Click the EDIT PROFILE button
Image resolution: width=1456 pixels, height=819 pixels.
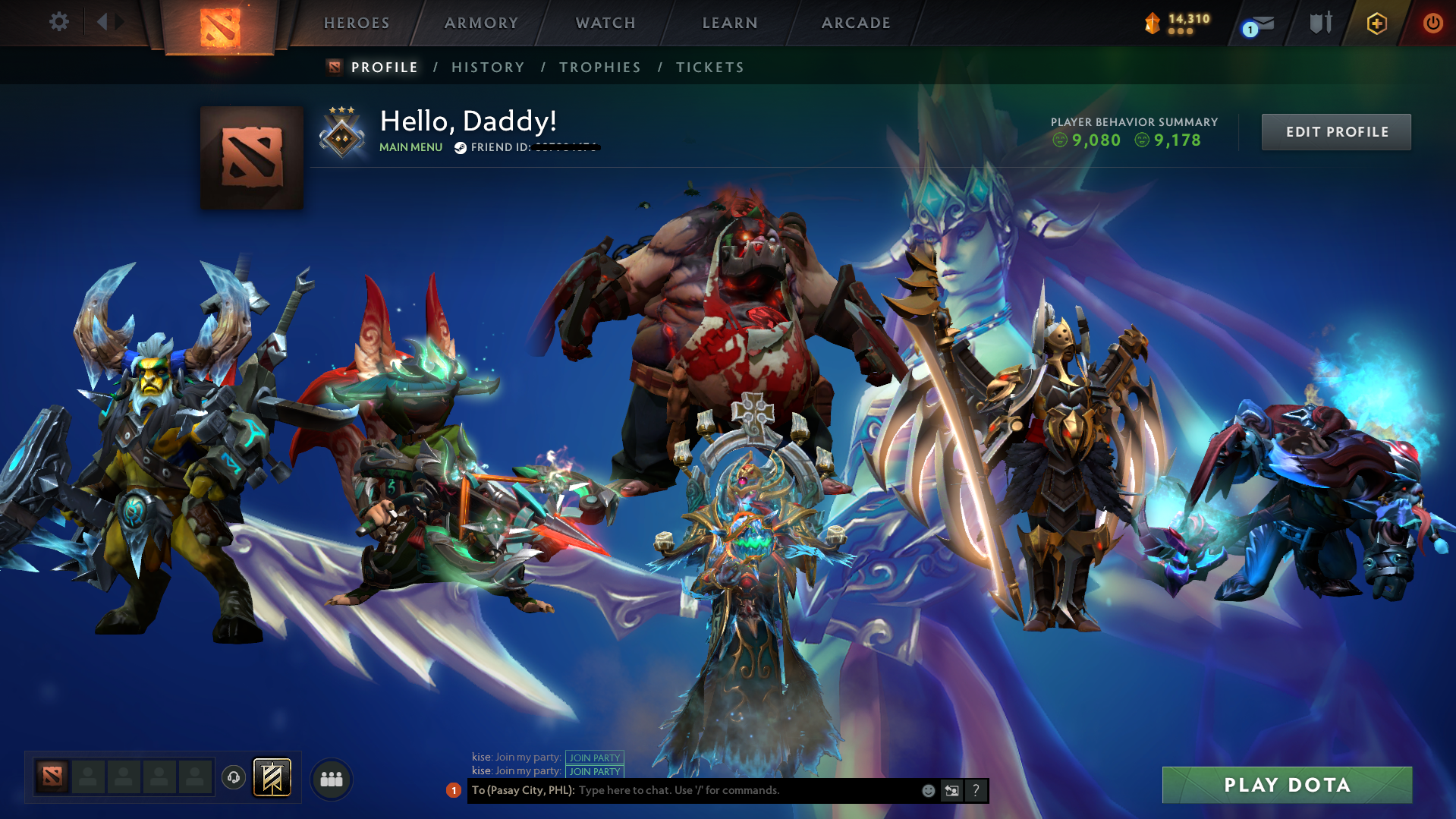(1335, 131)
